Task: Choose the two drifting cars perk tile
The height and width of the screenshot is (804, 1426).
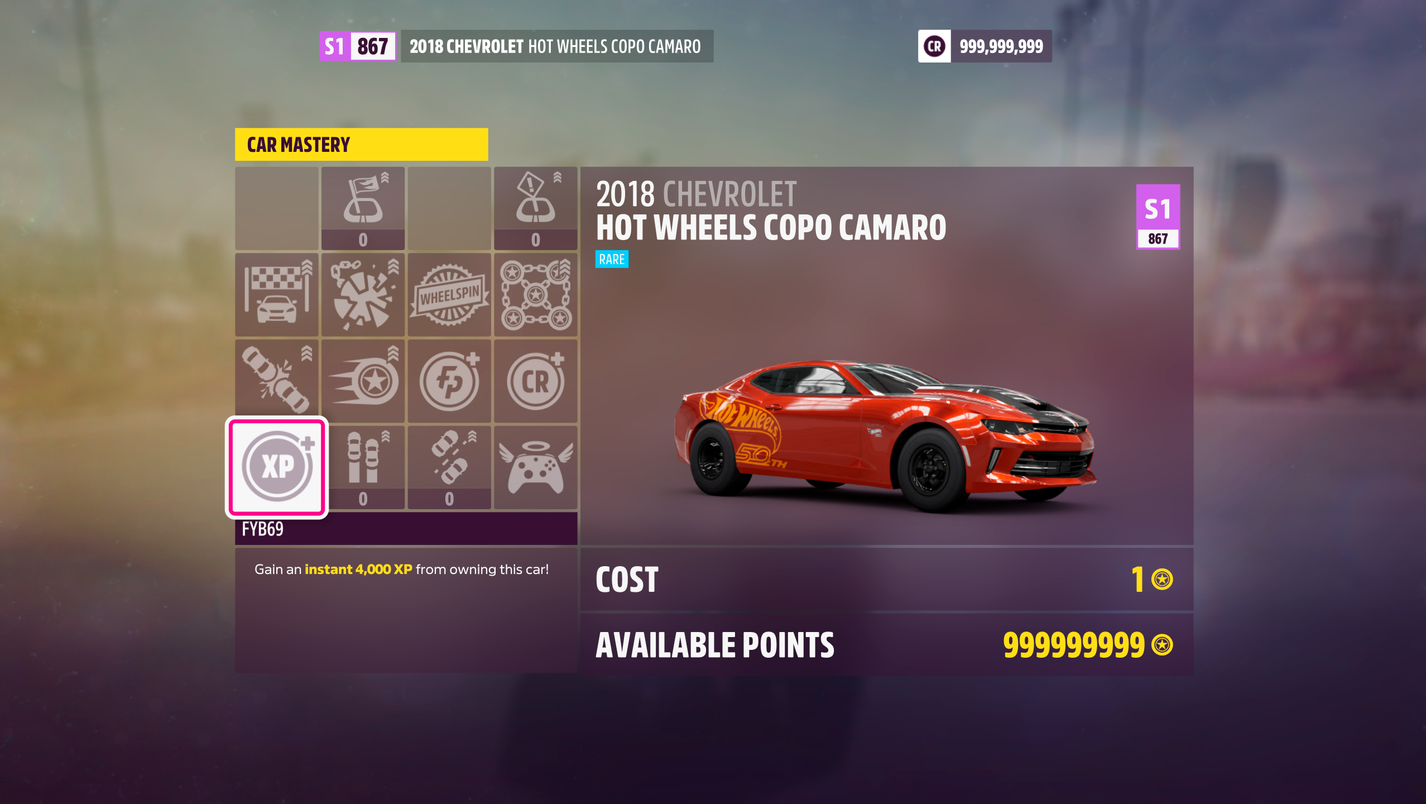Action: tap(449, 462)
